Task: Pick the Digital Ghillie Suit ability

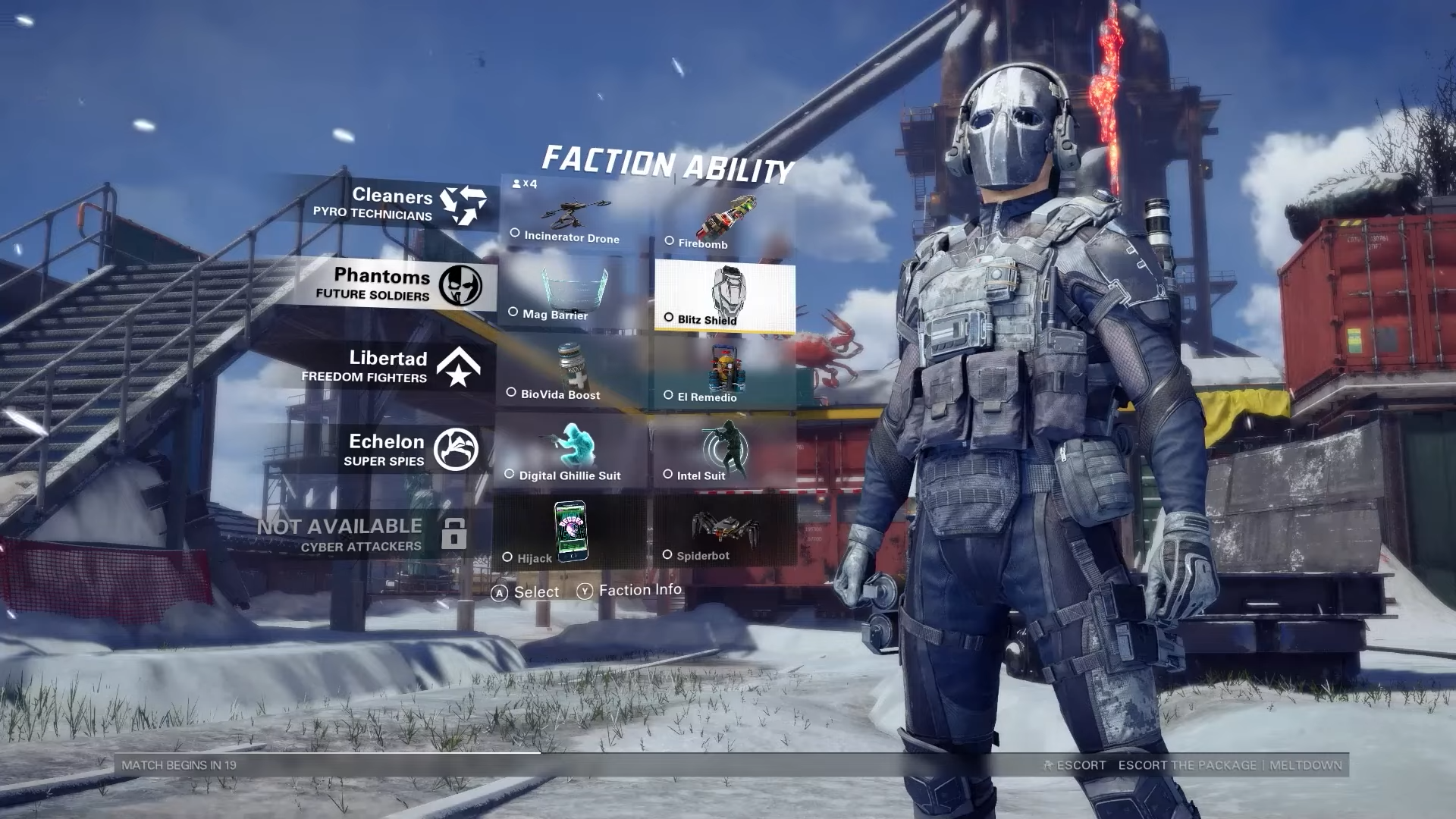Action: click(571, 453)
